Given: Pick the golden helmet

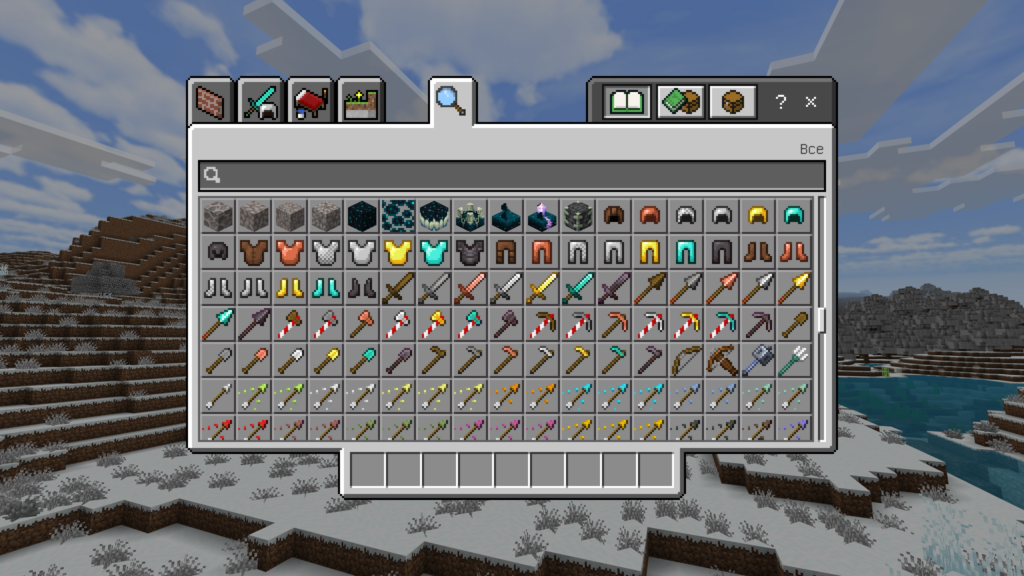Looking at the screenshot, I should pos(757,216).
